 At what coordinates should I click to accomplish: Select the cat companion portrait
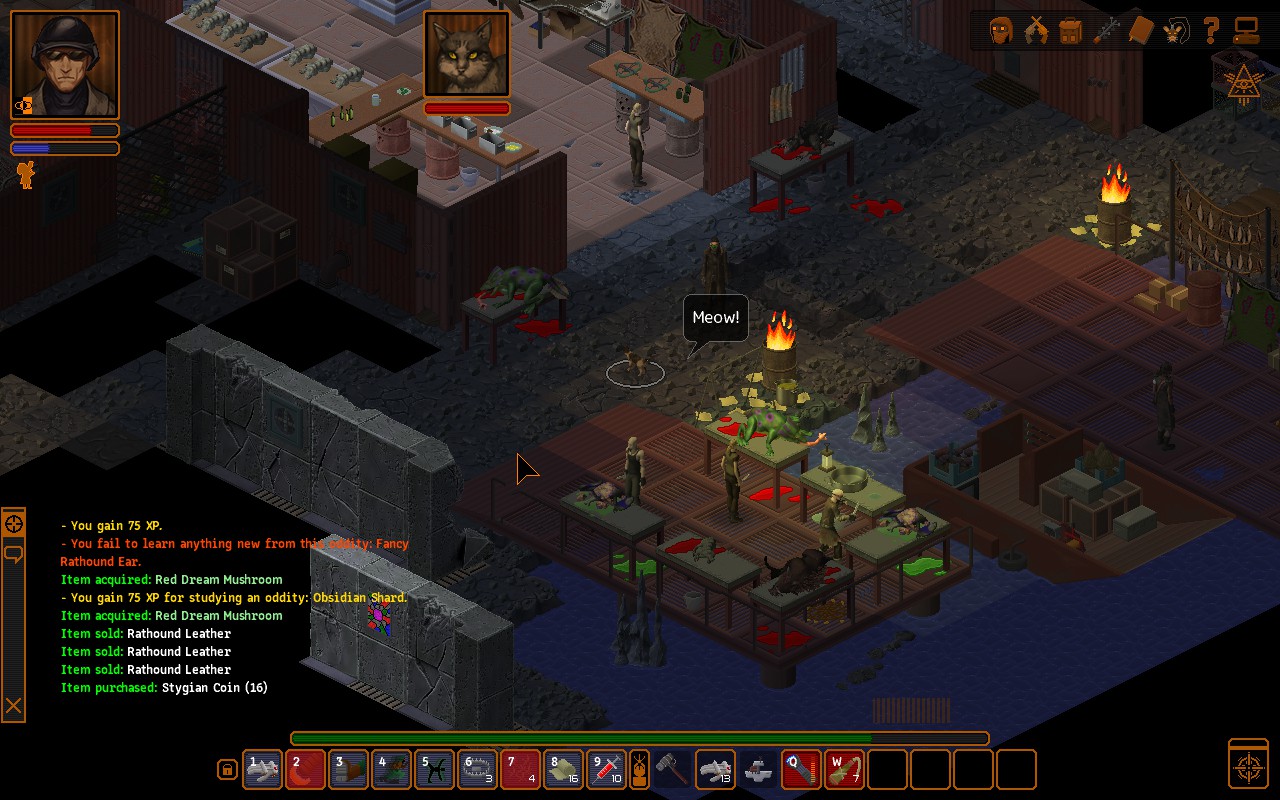point(467,55)
